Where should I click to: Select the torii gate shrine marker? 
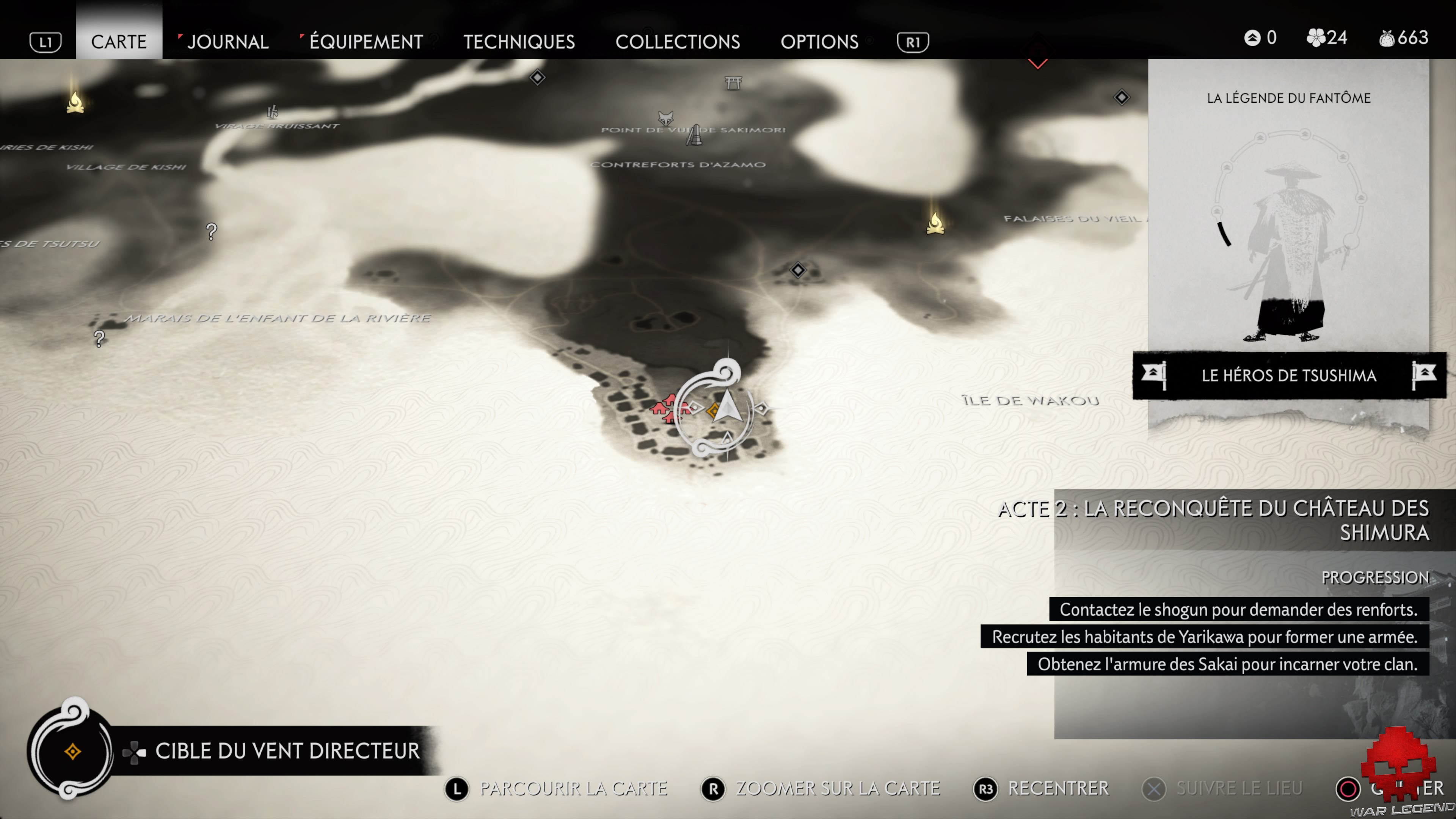coord(733,83)
